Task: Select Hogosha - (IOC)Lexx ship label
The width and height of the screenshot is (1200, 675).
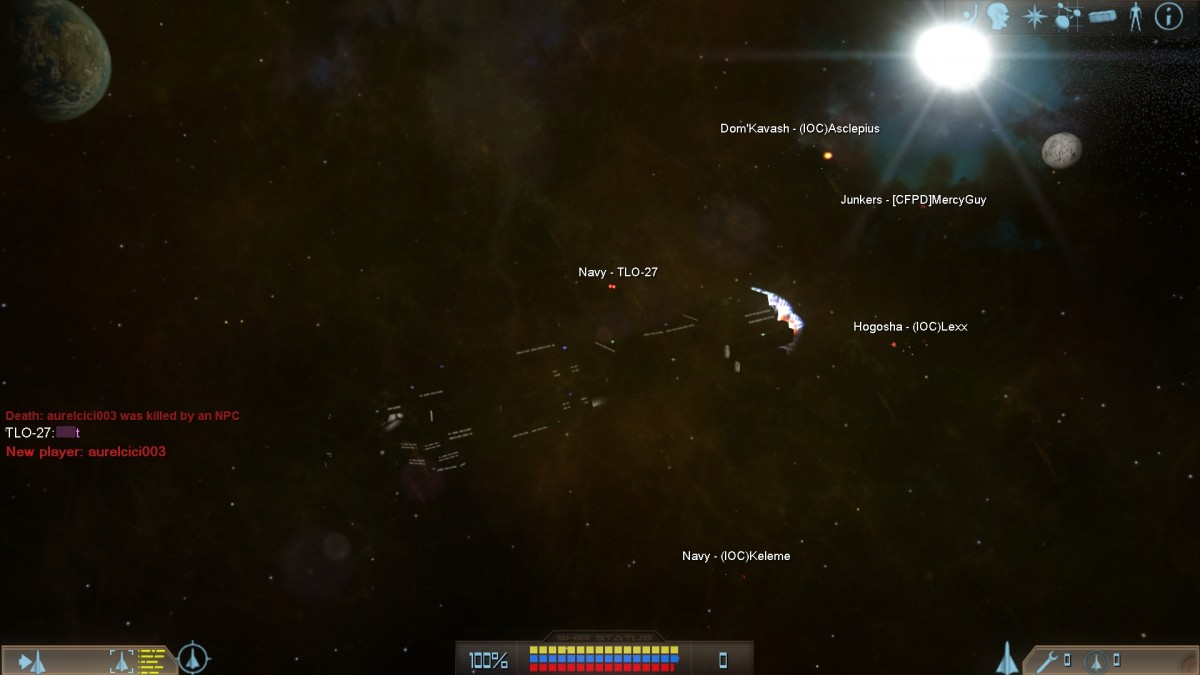Action: click(910, 327)
